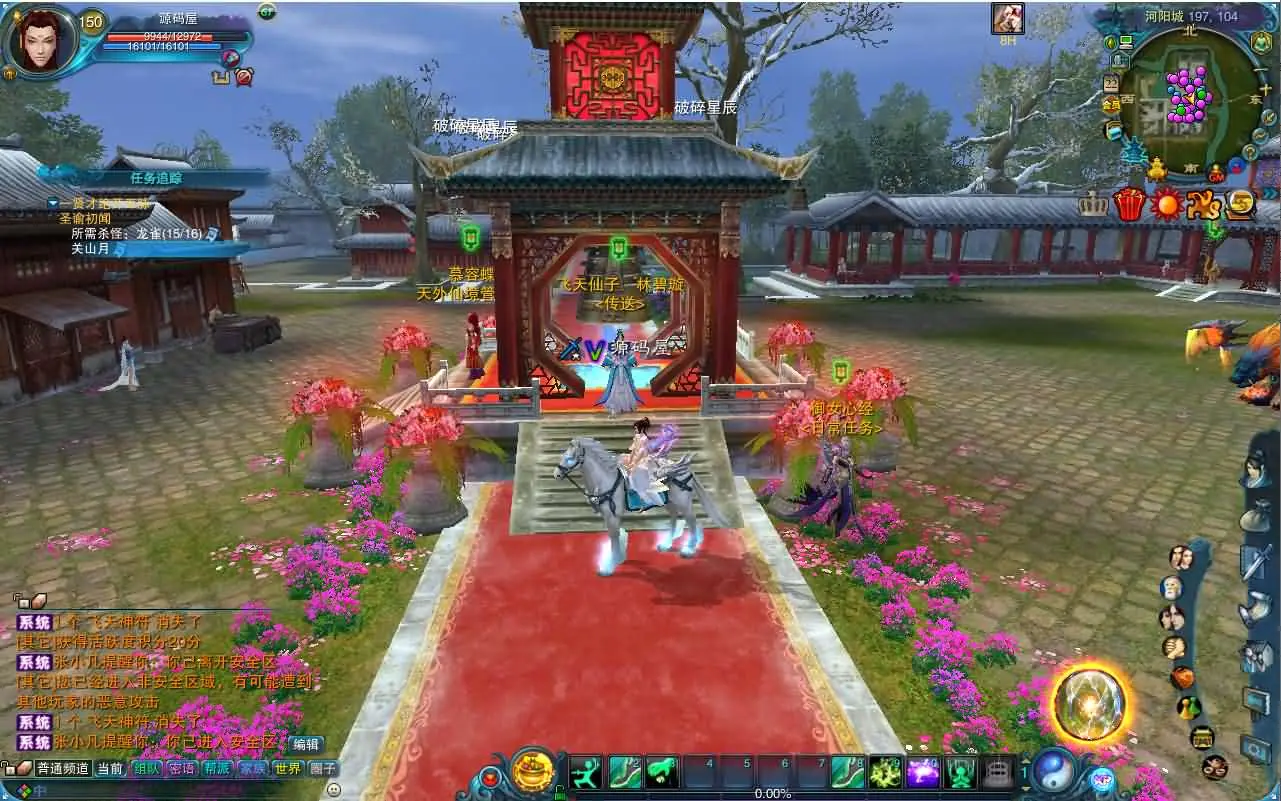Switch to the 世界 chat channel tab
Viewport: 1281px width, 801px height.
288,767
